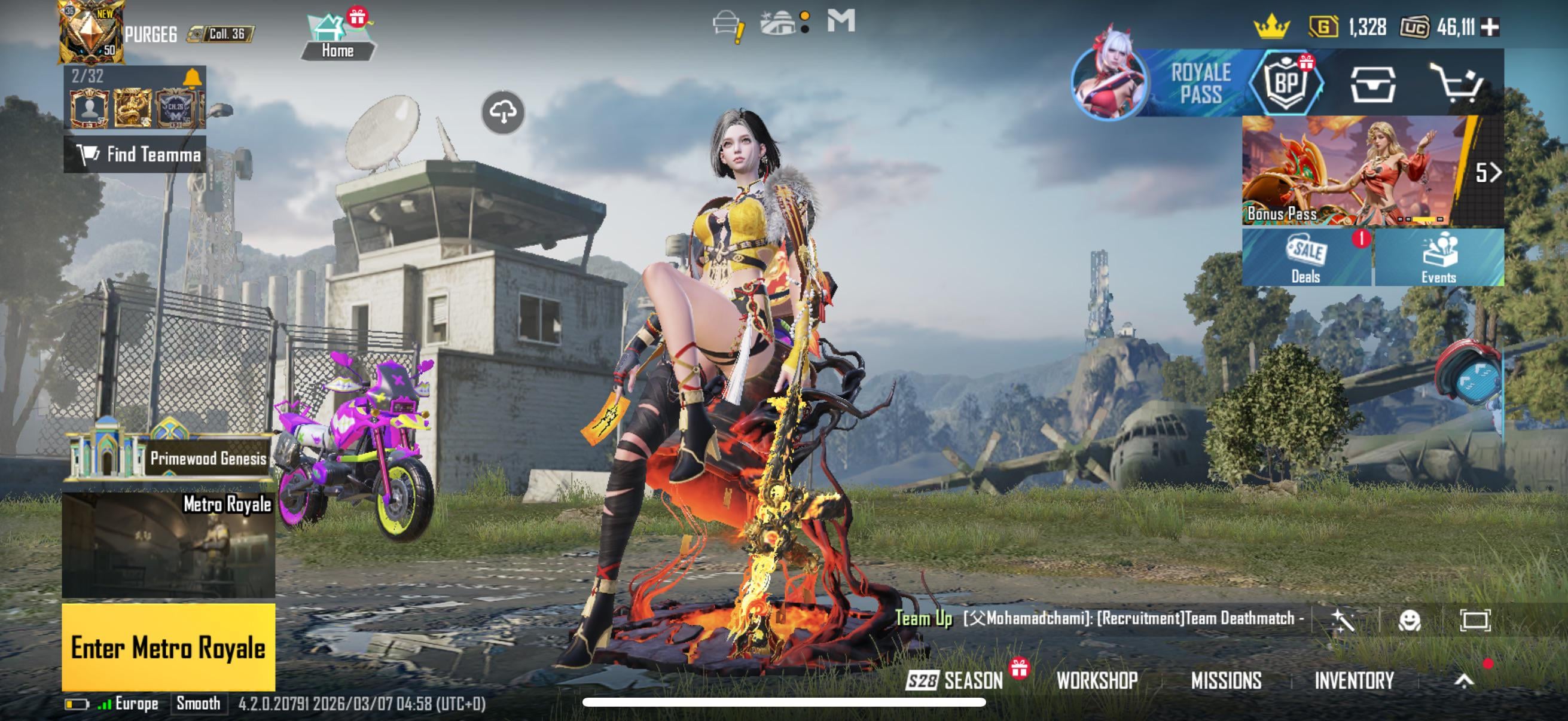Select the Primewood Genesis mode banner
This screenshot has height=721, width=1568.
[x=169, y=454]
